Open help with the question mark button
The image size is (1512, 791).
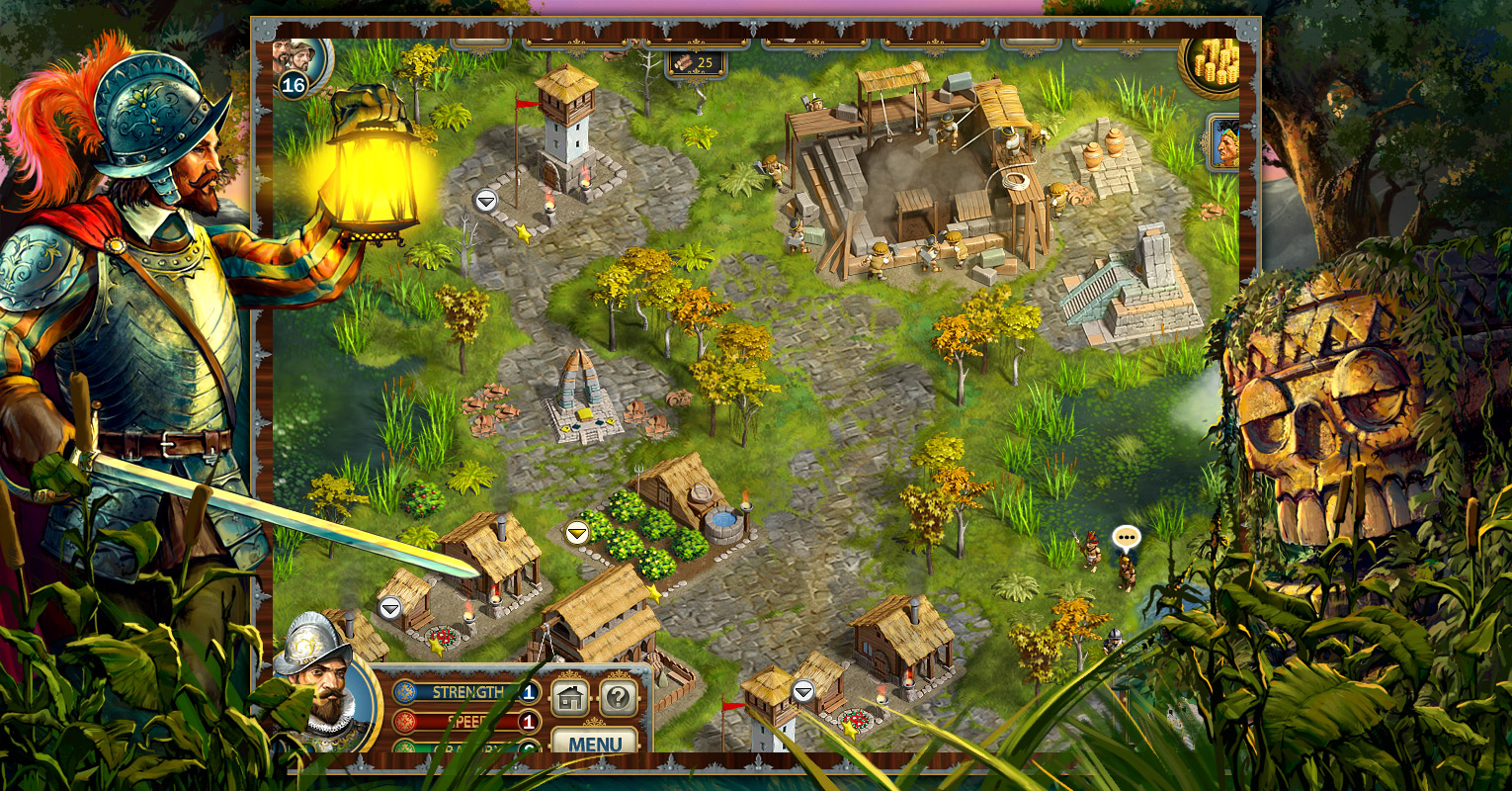(619, 697)
